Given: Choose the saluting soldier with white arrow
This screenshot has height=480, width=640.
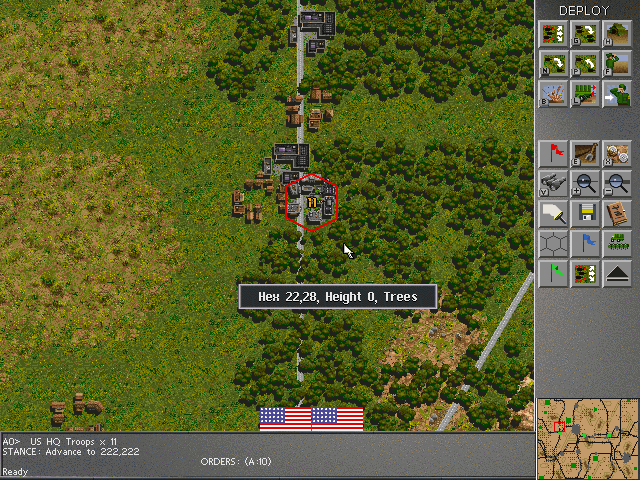Looking at the screenshot, I should pos(617,95).
